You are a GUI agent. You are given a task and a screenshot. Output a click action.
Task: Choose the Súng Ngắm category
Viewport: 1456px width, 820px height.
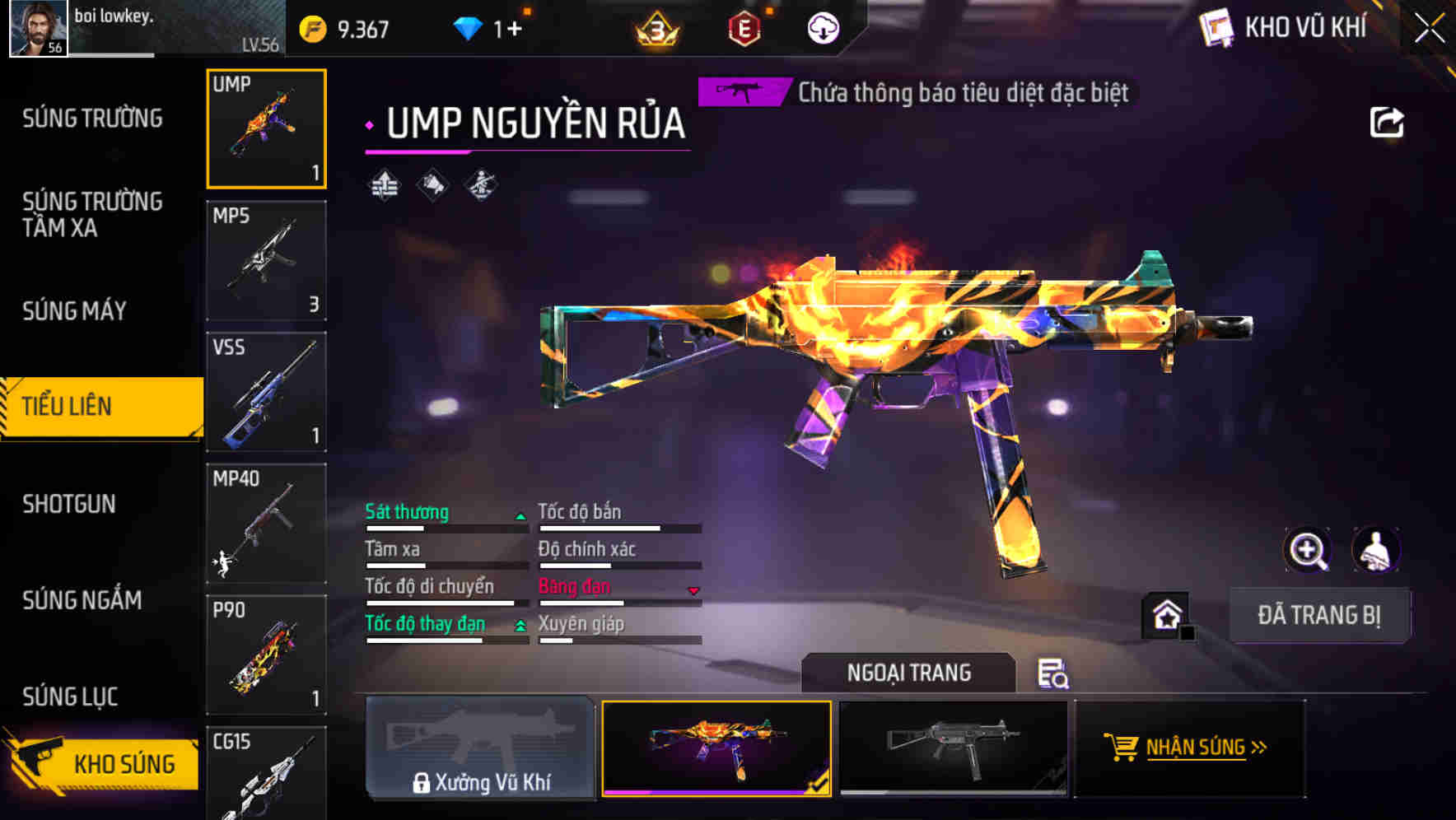(x=82, y=600)
